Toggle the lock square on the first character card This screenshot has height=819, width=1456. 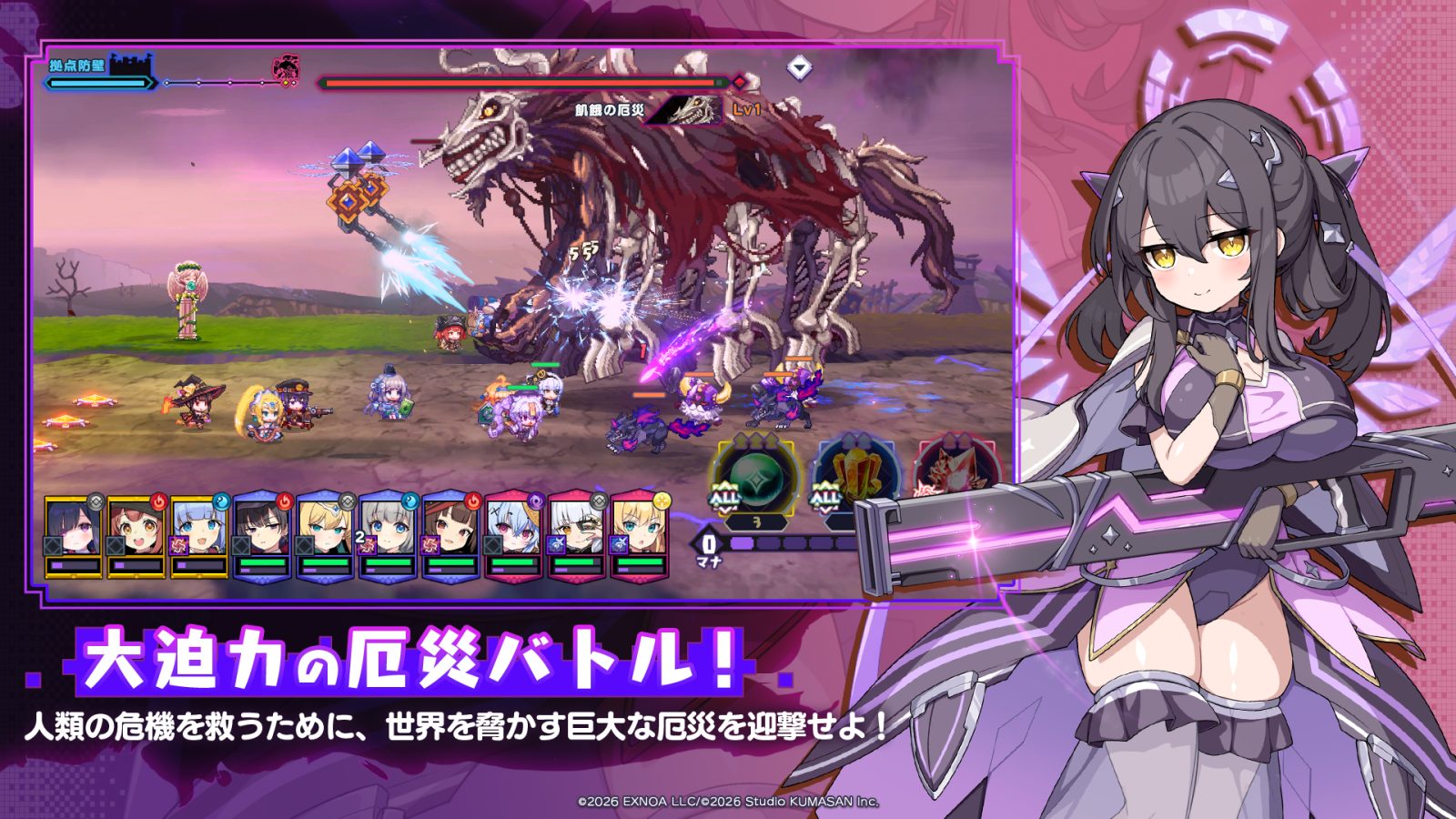(x=53, y=546)
